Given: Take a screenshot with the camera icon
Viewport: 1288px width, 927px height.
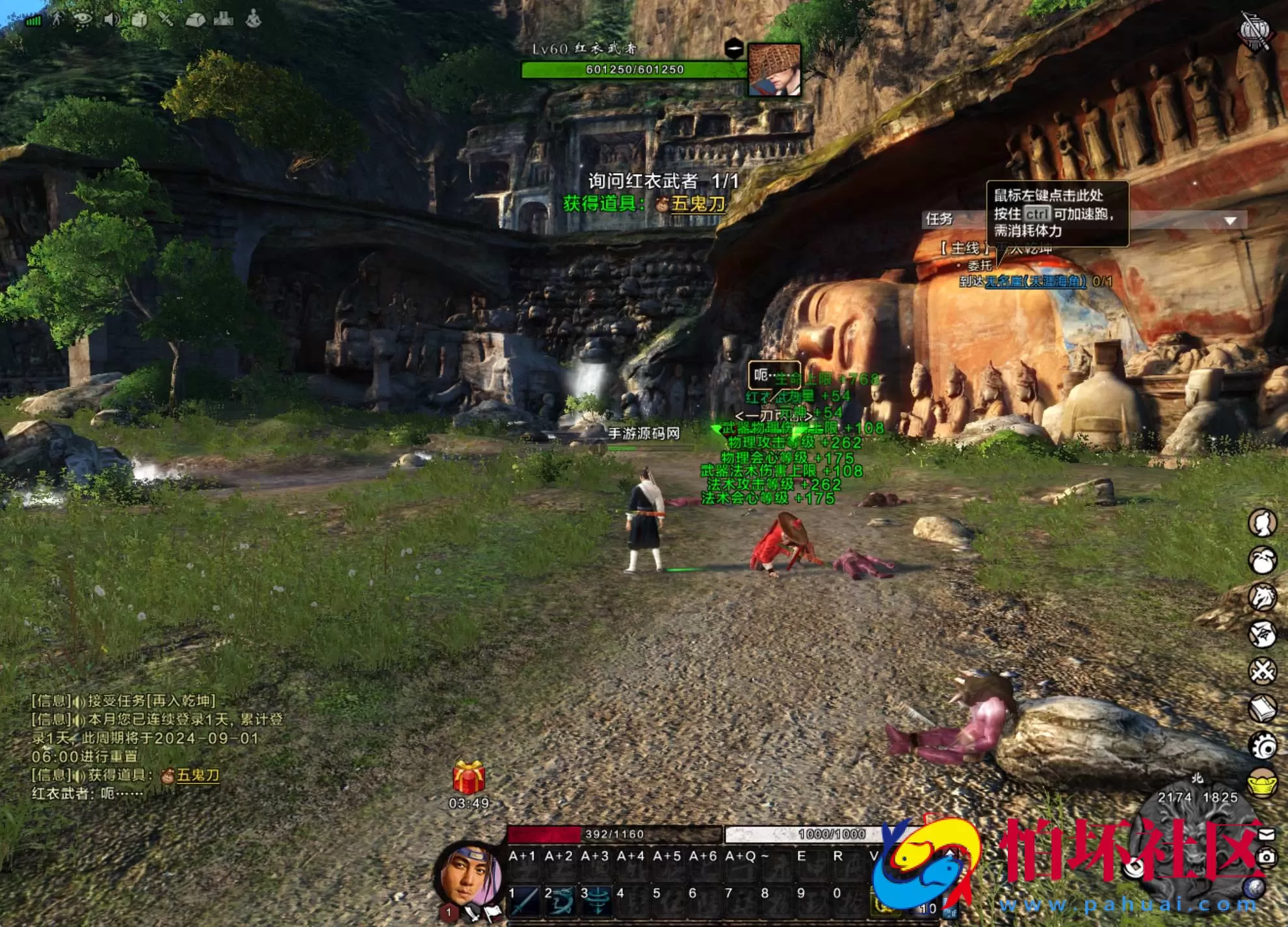Looking at the screenshot, I should 1266,857.
